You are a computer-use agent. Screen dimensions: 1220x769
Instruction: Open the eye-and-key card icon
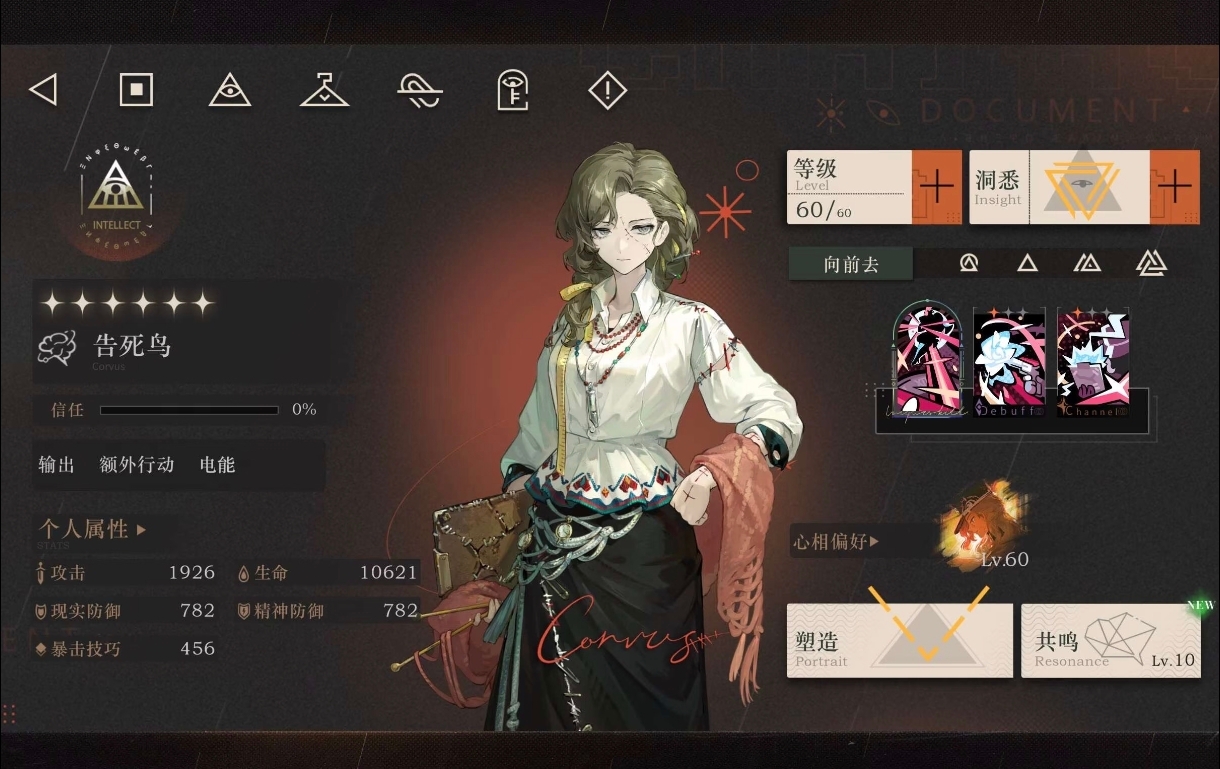point(512,91)
